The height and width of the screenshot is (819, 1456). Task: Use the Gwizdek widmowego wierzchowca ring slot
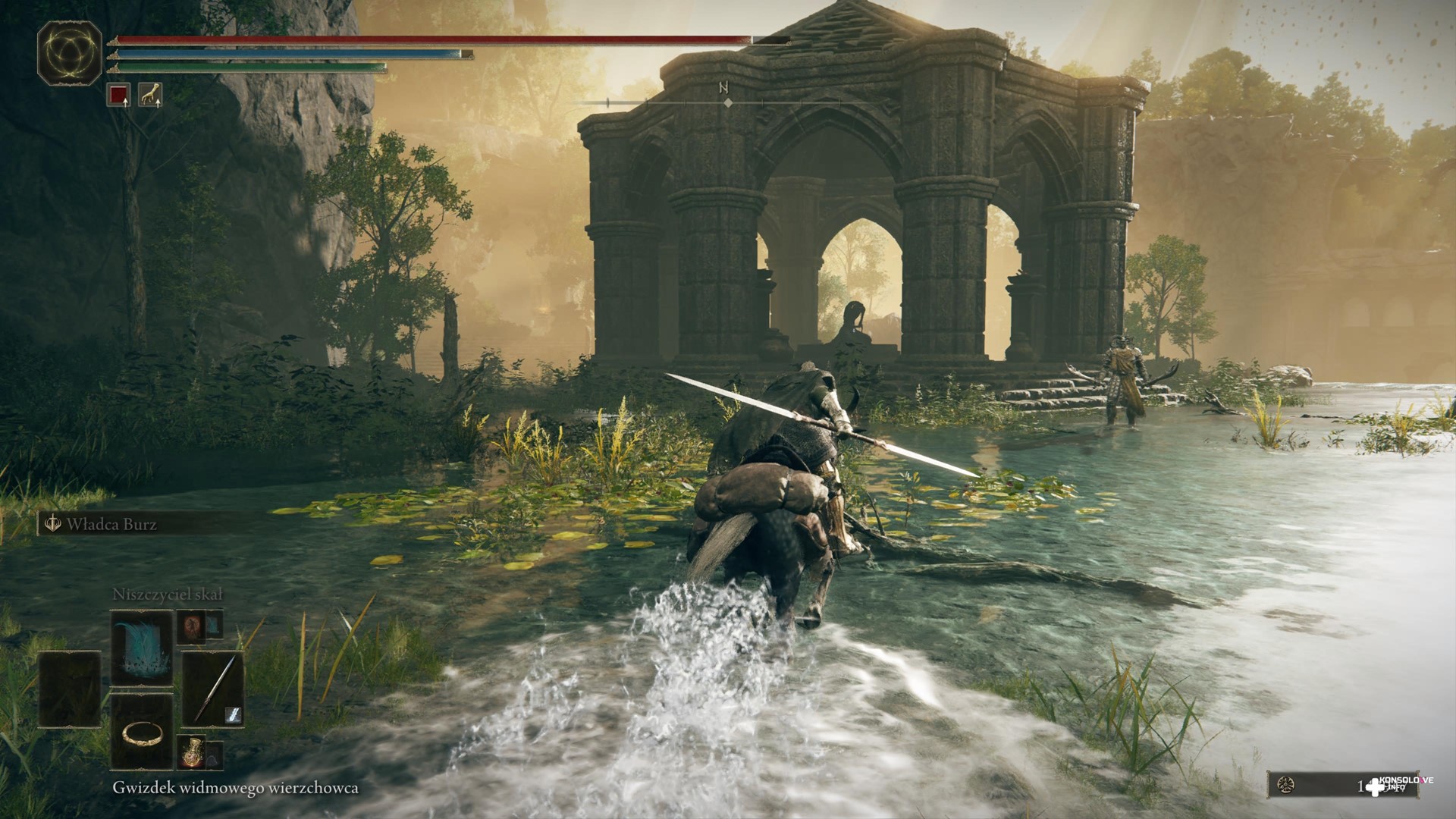pos(142,732)
